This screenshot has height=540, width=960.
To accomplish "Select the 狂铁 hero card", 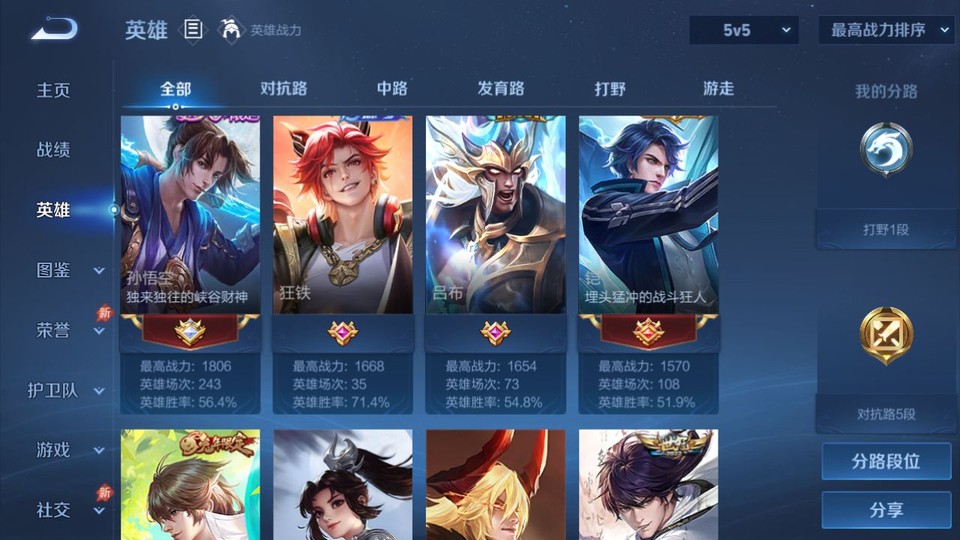I will 343,215.
